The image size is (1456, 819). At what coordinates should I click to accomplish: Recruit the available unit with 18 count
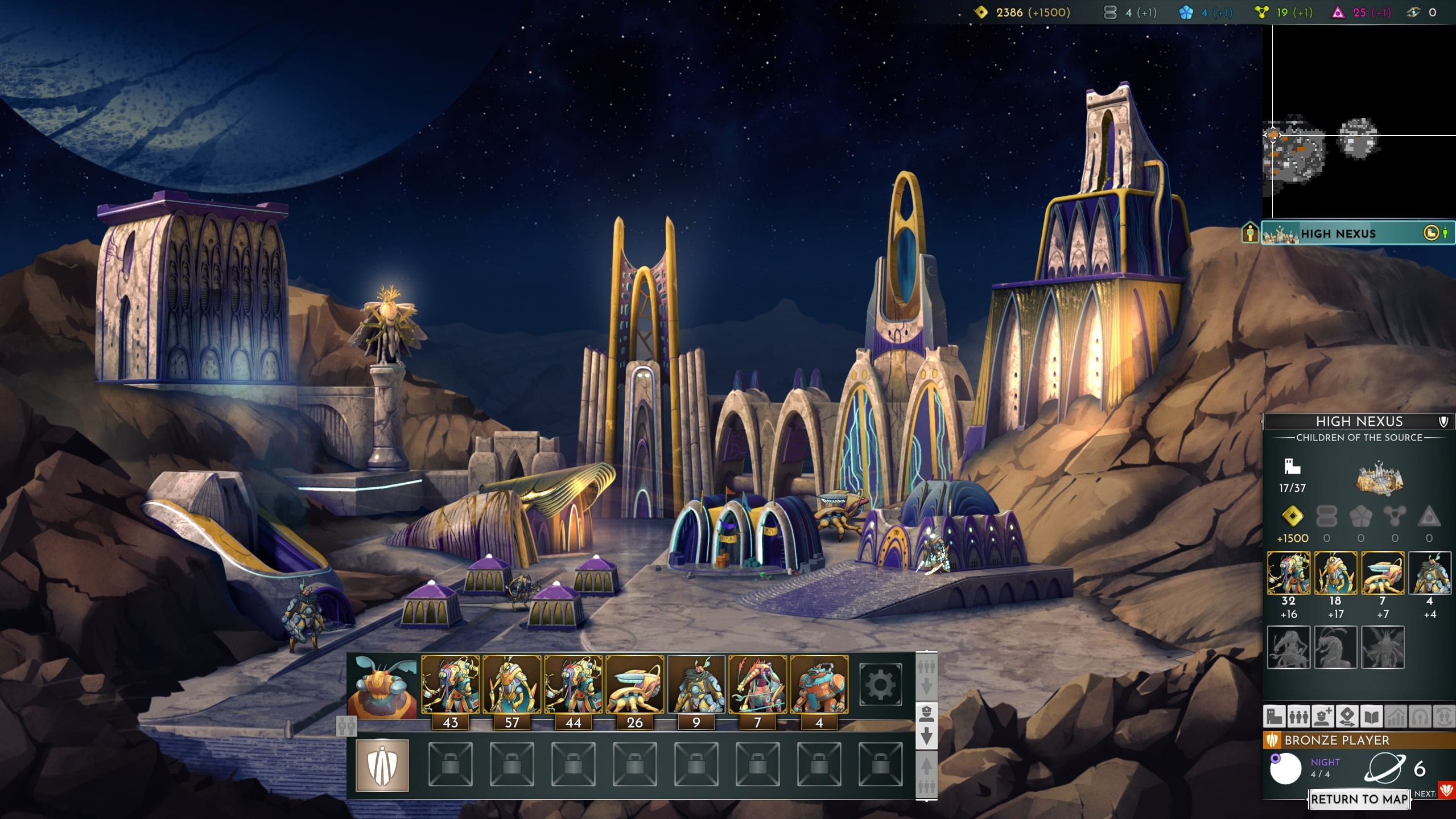tap(1335, 573)
